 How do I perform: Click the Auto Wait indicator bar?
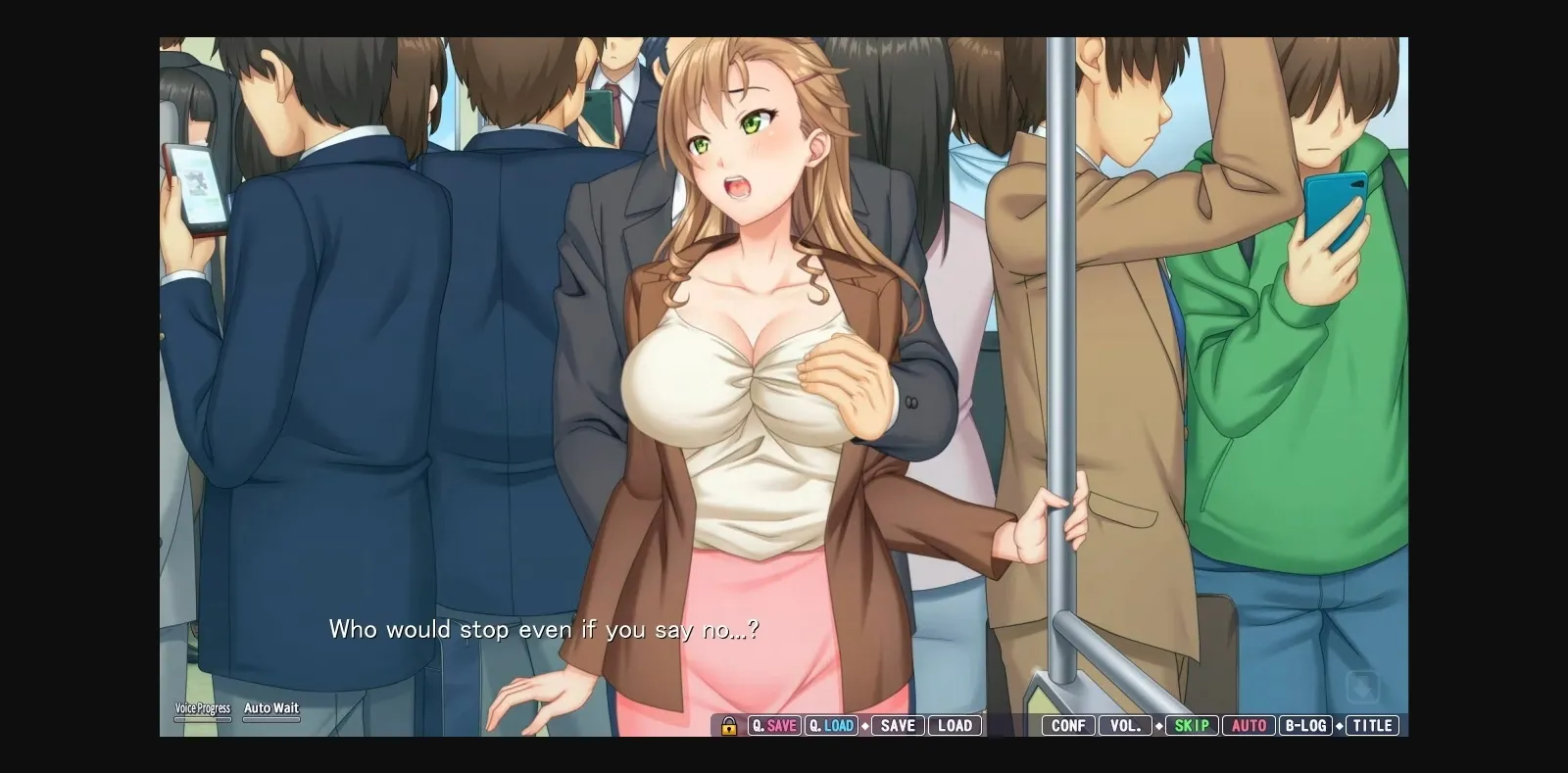pos(271,720)
